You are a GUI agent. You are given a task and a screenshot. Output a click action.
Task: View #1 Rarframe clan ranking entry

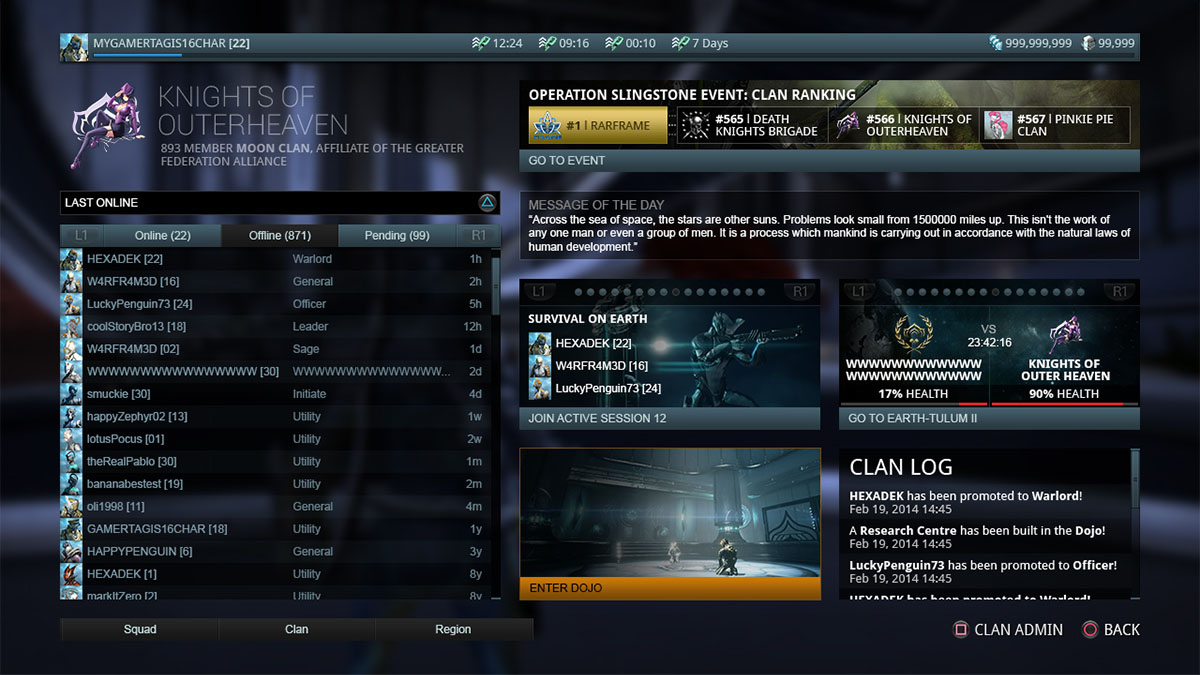598,126
